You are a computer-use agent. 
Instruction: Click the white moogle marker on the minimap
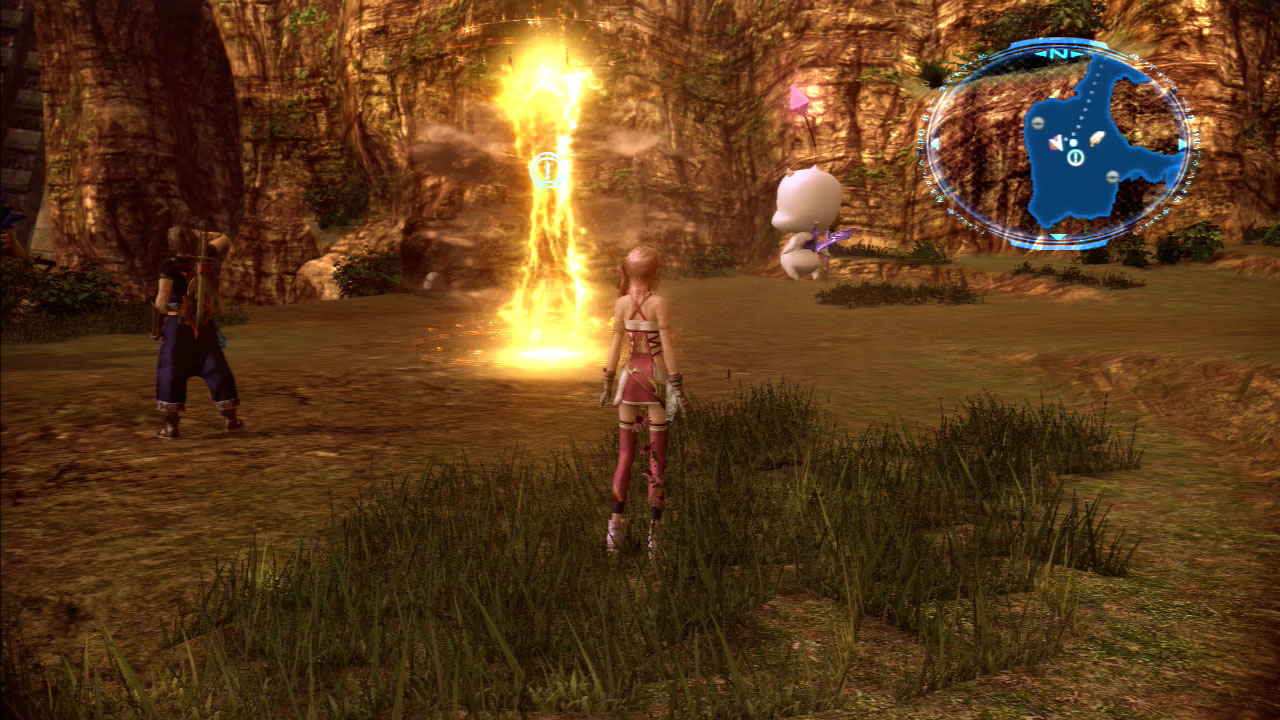pyautogui.click(x=1097, y=138)
